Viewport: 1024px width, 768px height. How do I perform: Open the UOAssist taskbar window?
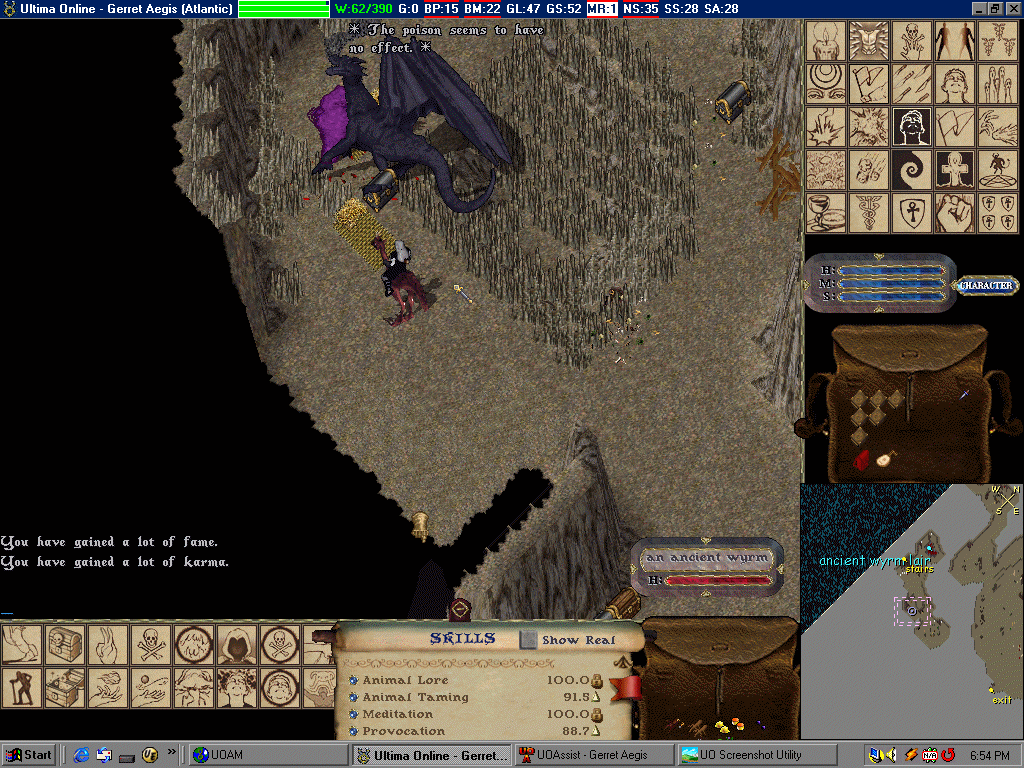[x=592, y=755]
